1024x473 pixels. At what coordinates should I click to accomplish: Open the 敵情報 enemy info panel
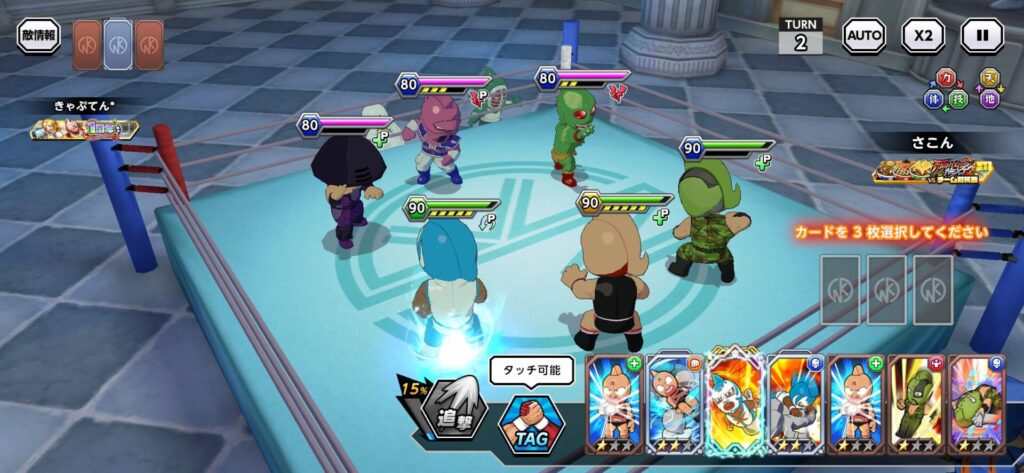[x=38, y=36]
